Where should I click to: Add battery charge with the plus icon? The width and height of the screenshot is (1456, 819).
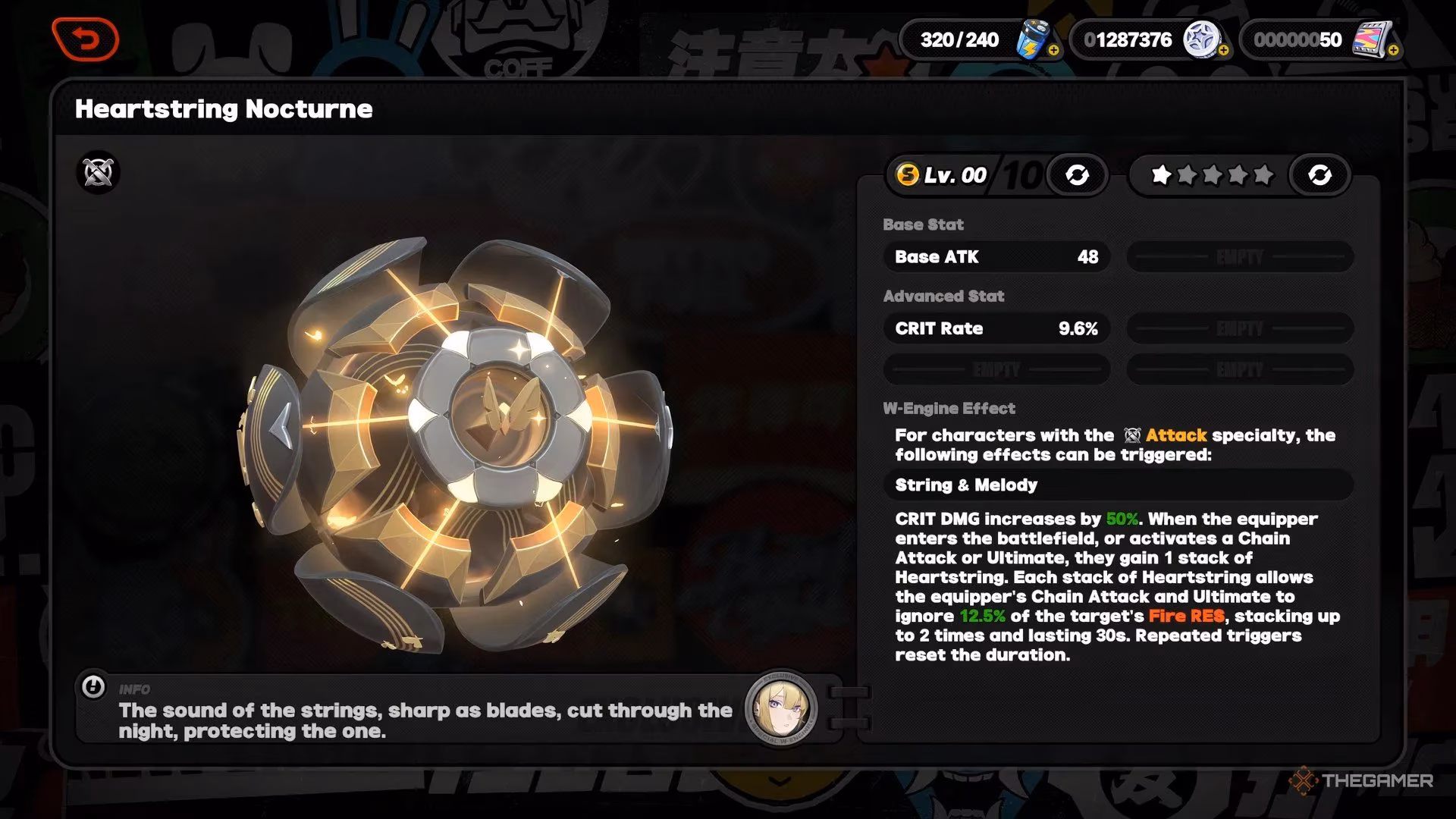[1053, 50]
